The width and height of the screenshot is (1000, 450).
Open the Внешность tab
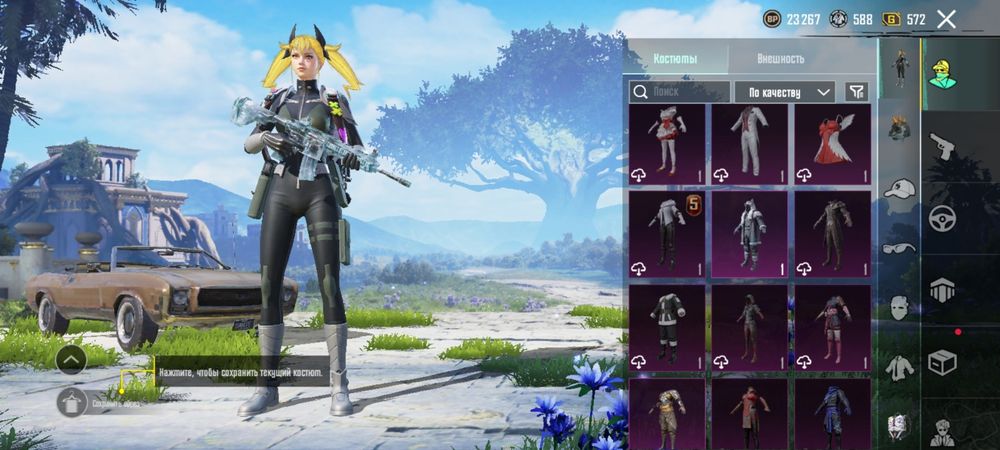[780, 59]
